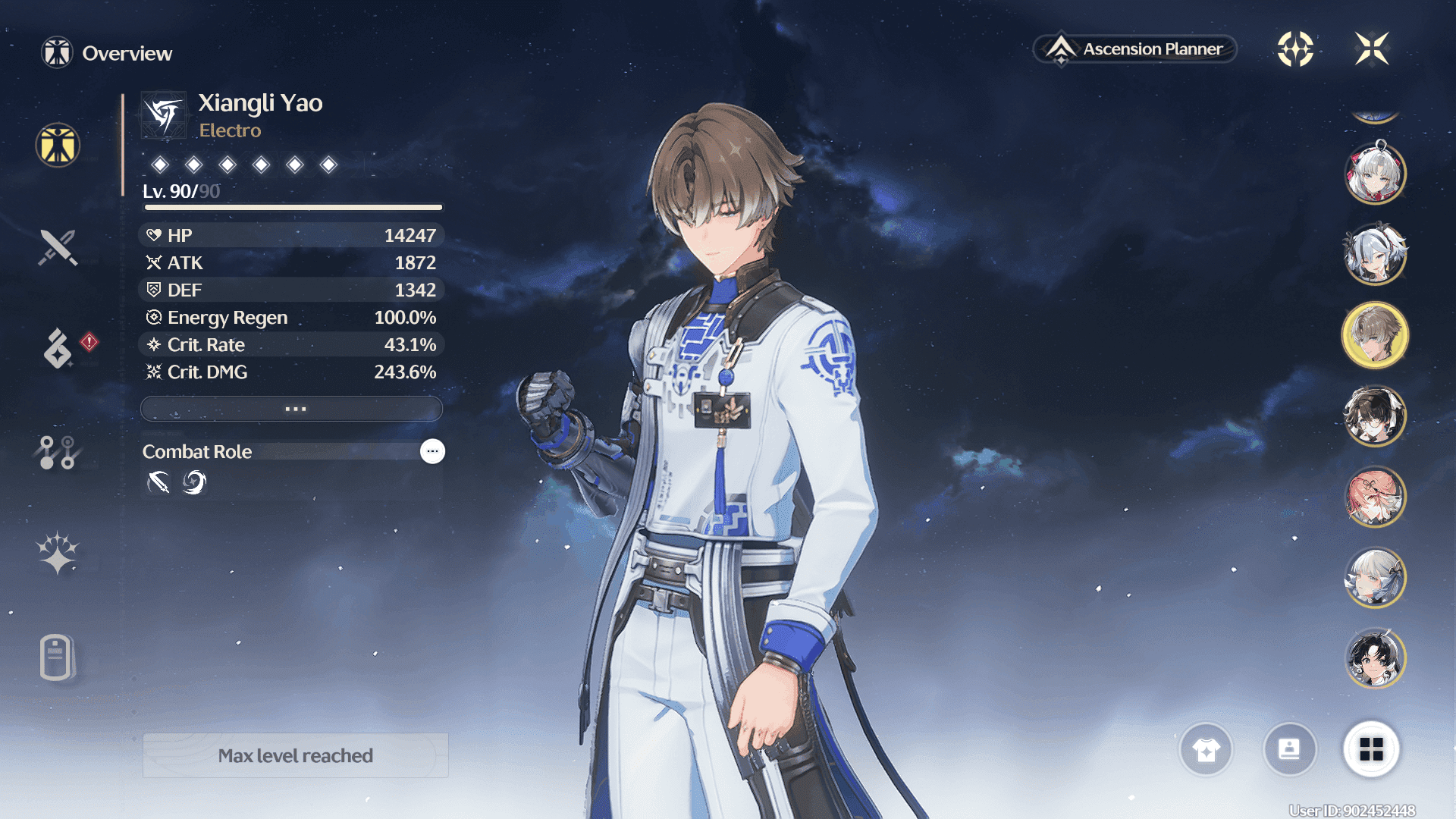Select the pink-haired character portrait
Screen dimensions: 1456x819
pos(1375,497)
